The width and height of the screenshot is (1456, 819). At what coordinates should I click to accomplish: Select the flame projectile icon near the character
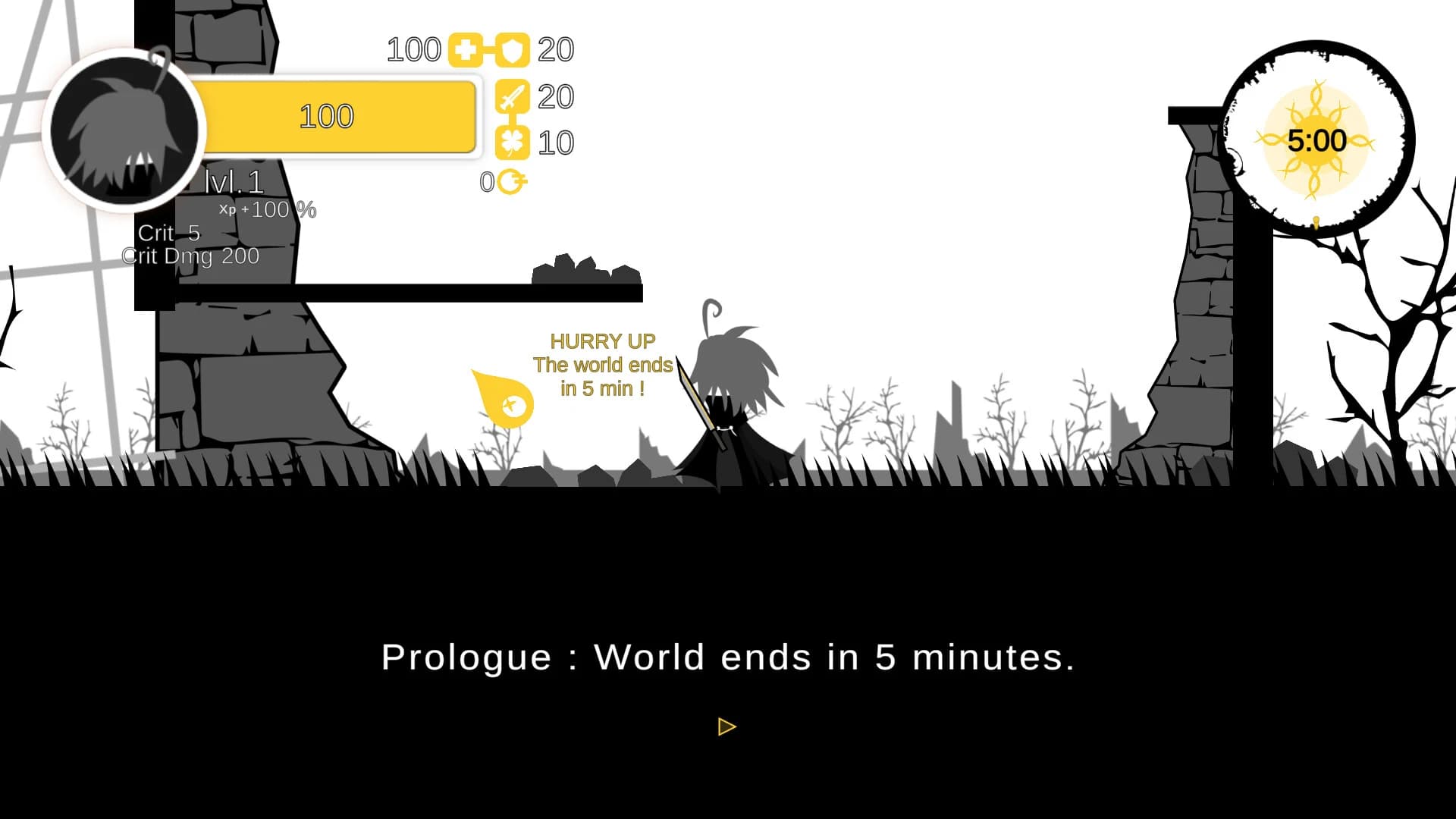(x=502, y=398)
